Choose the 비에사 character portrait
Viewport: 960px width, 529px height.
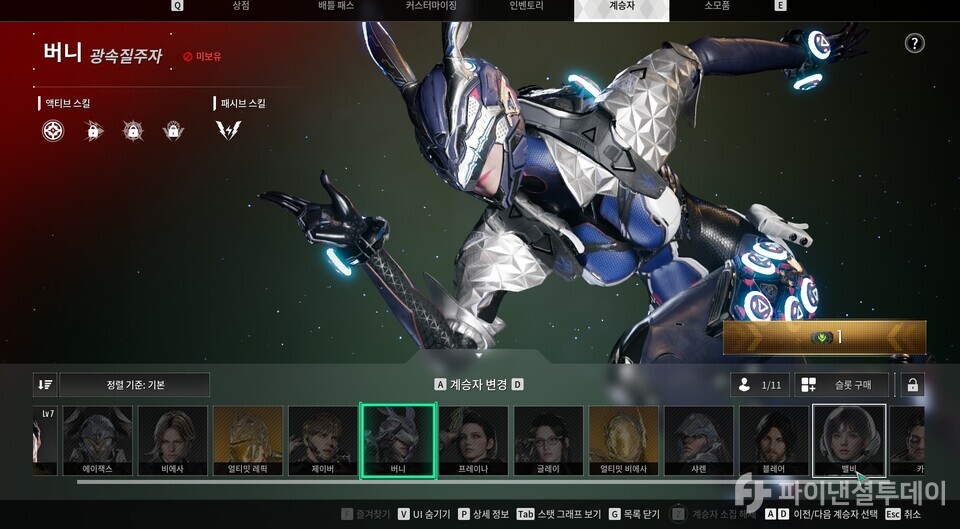(173, 440)
